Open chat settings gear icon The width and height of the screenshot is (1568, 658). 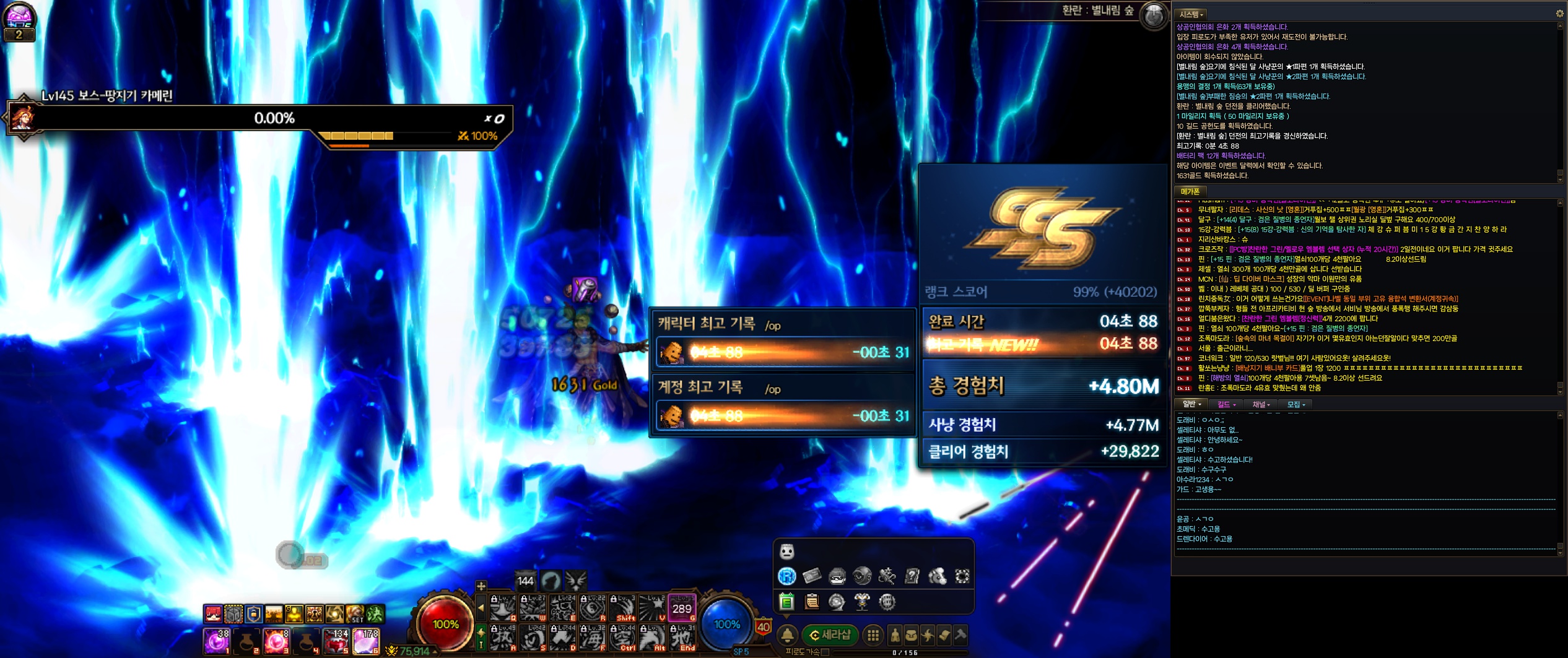(x=1559, y=14)
